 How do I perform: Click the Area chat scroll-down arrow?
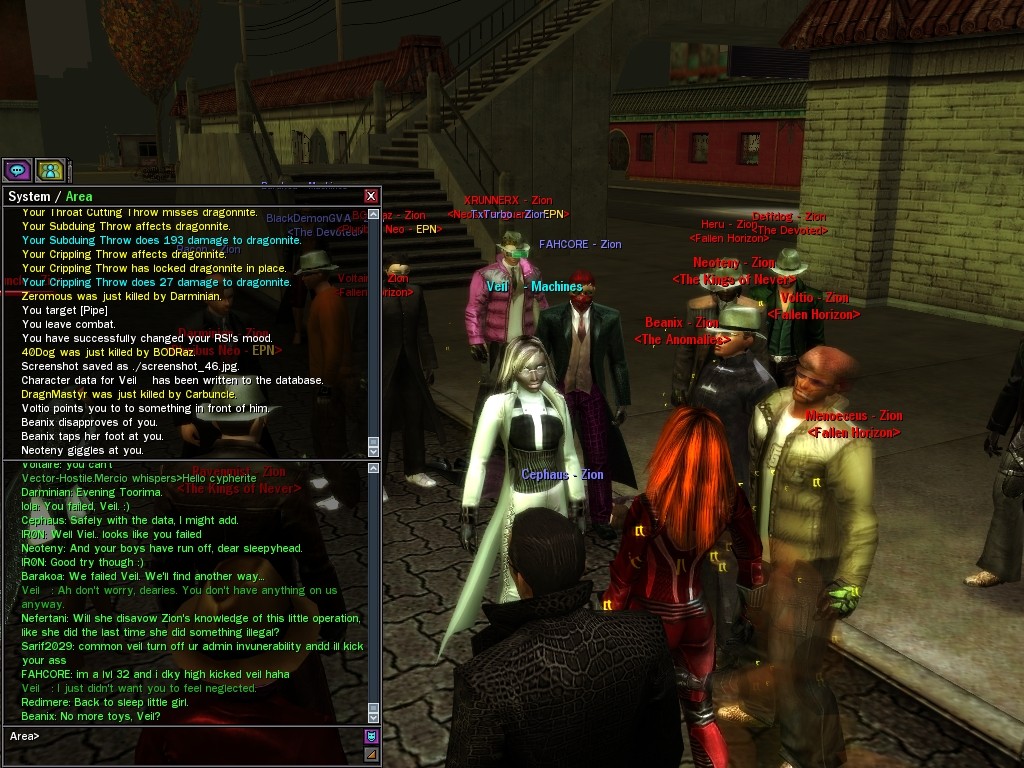click(x=374, y=717)
